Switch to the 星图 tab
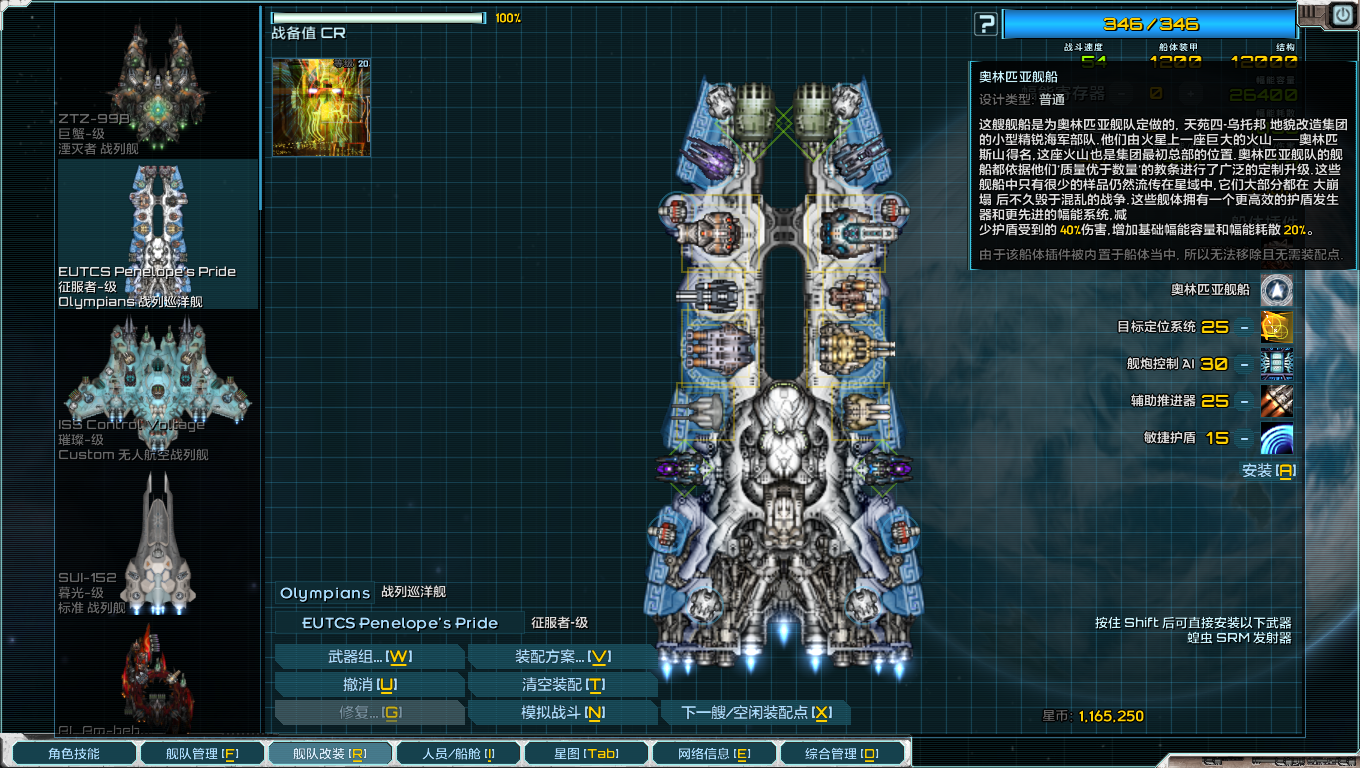The image size is (1360, 768). (x=586, y=752)
